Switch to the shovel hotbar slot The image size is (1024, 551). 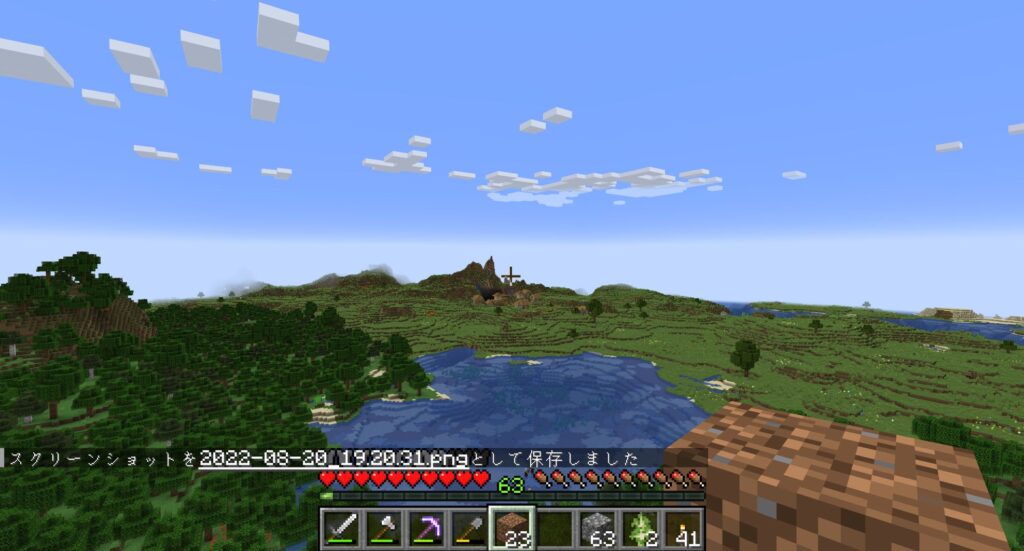coord(469,528)
